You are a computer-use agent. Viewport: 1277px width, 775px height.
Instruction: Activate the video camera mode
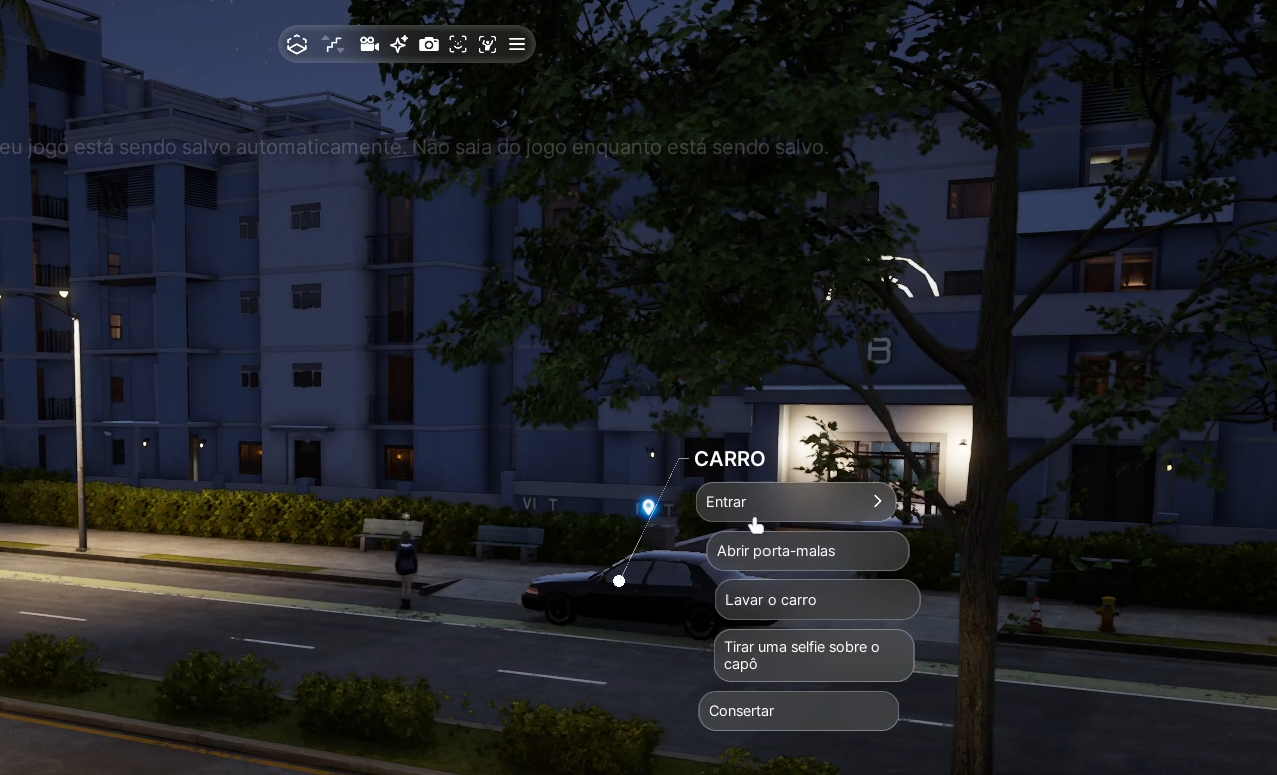369,44
